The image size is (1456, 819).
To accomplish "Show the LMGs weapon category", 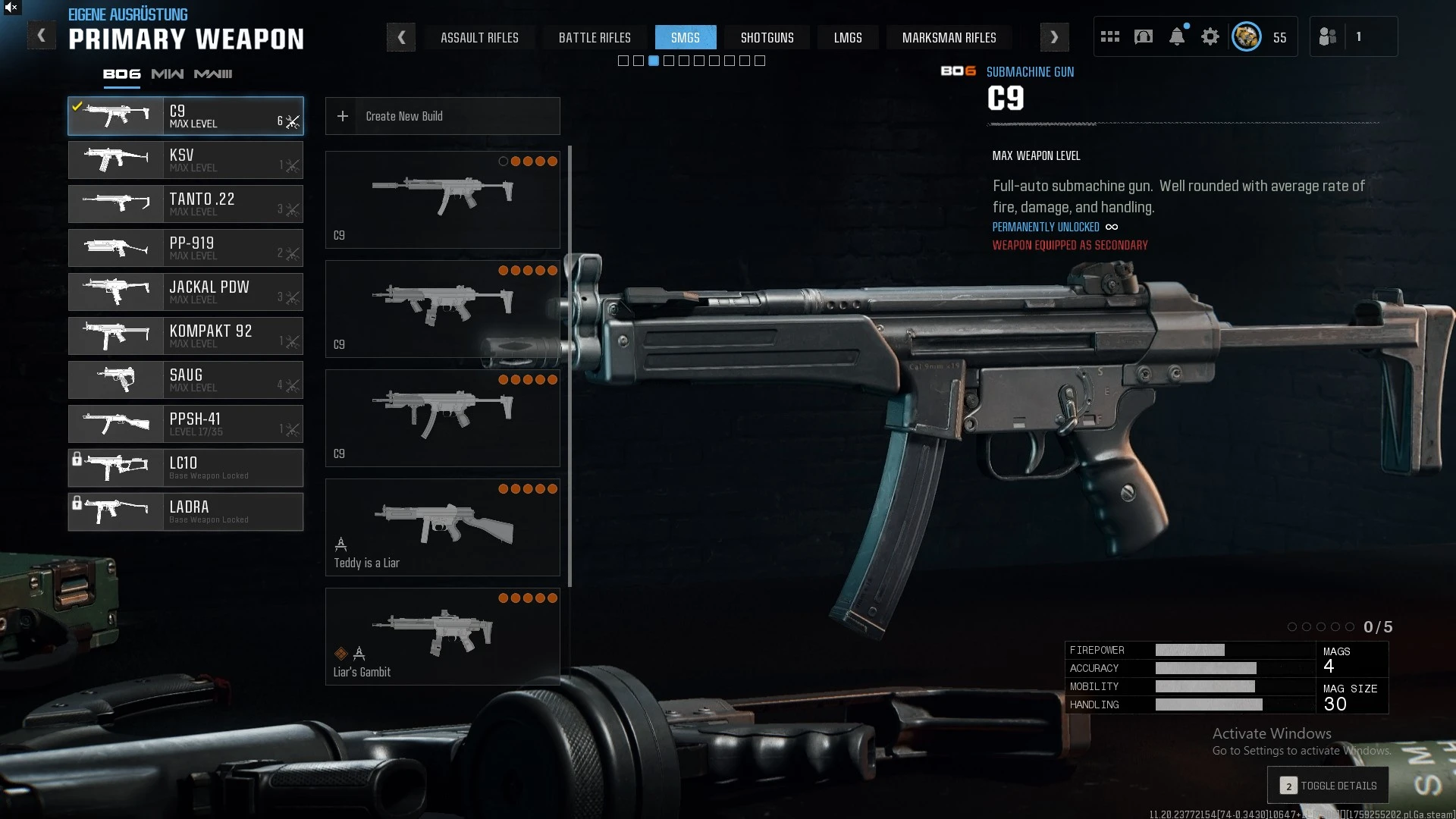I will (847, 37).
